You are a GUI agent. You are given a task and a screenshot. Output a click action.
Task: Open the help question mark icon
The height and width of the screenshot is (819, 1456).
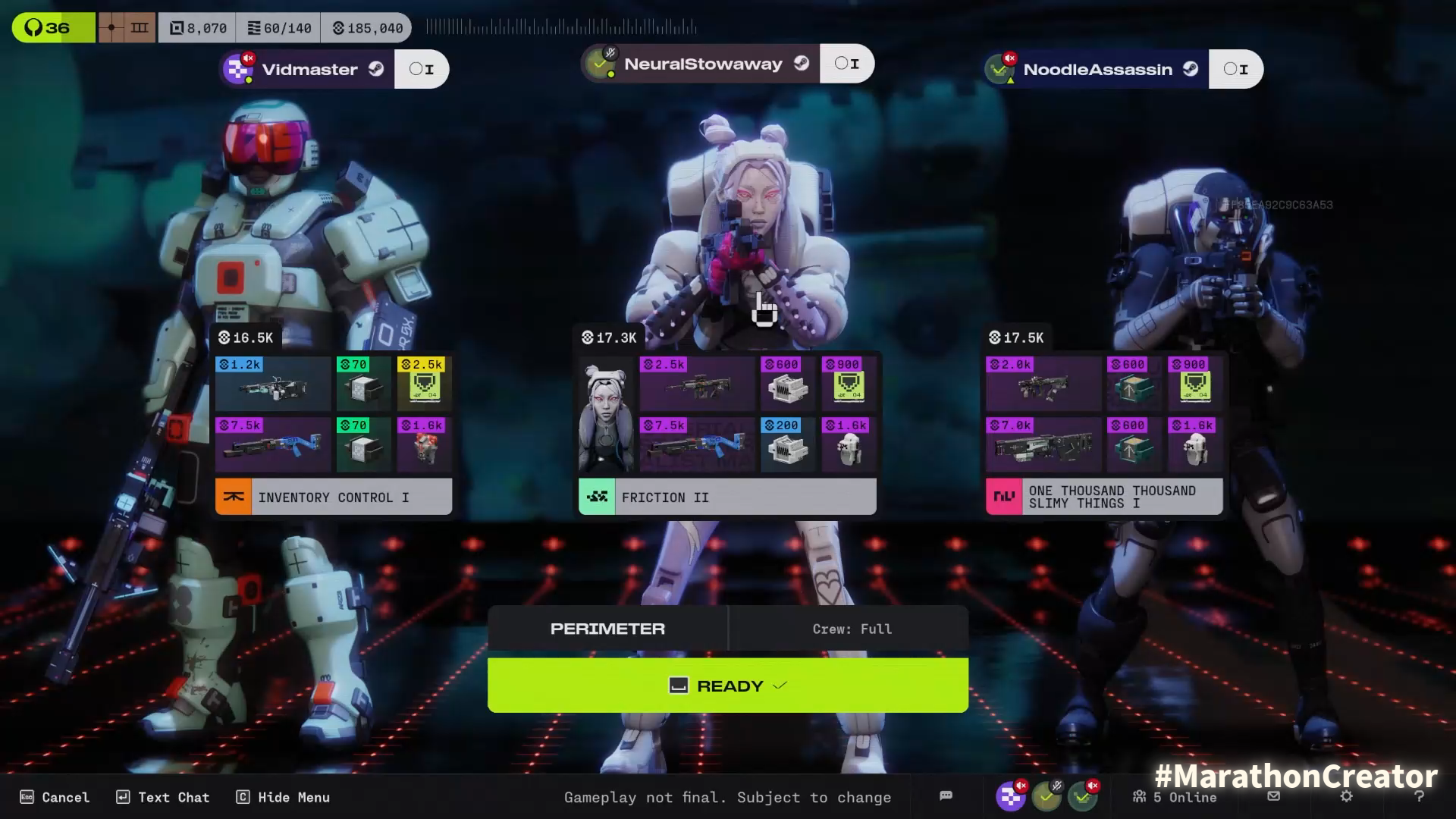click(1419, 796)
